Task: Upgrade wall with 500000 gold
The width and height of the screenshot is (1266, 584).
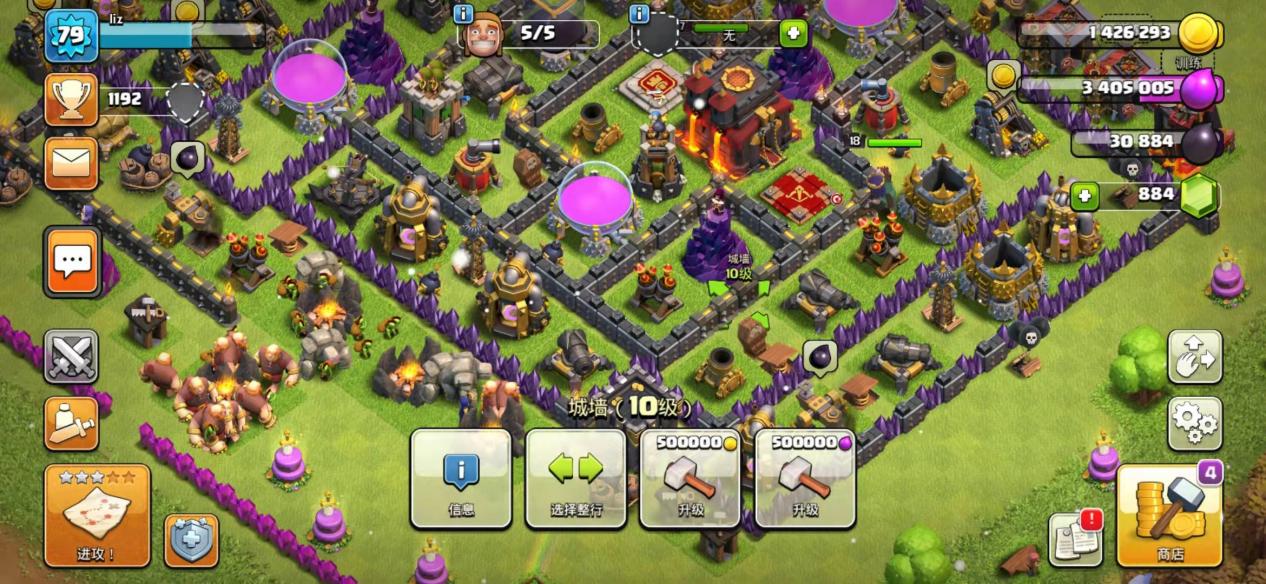Action: point(690,478)
